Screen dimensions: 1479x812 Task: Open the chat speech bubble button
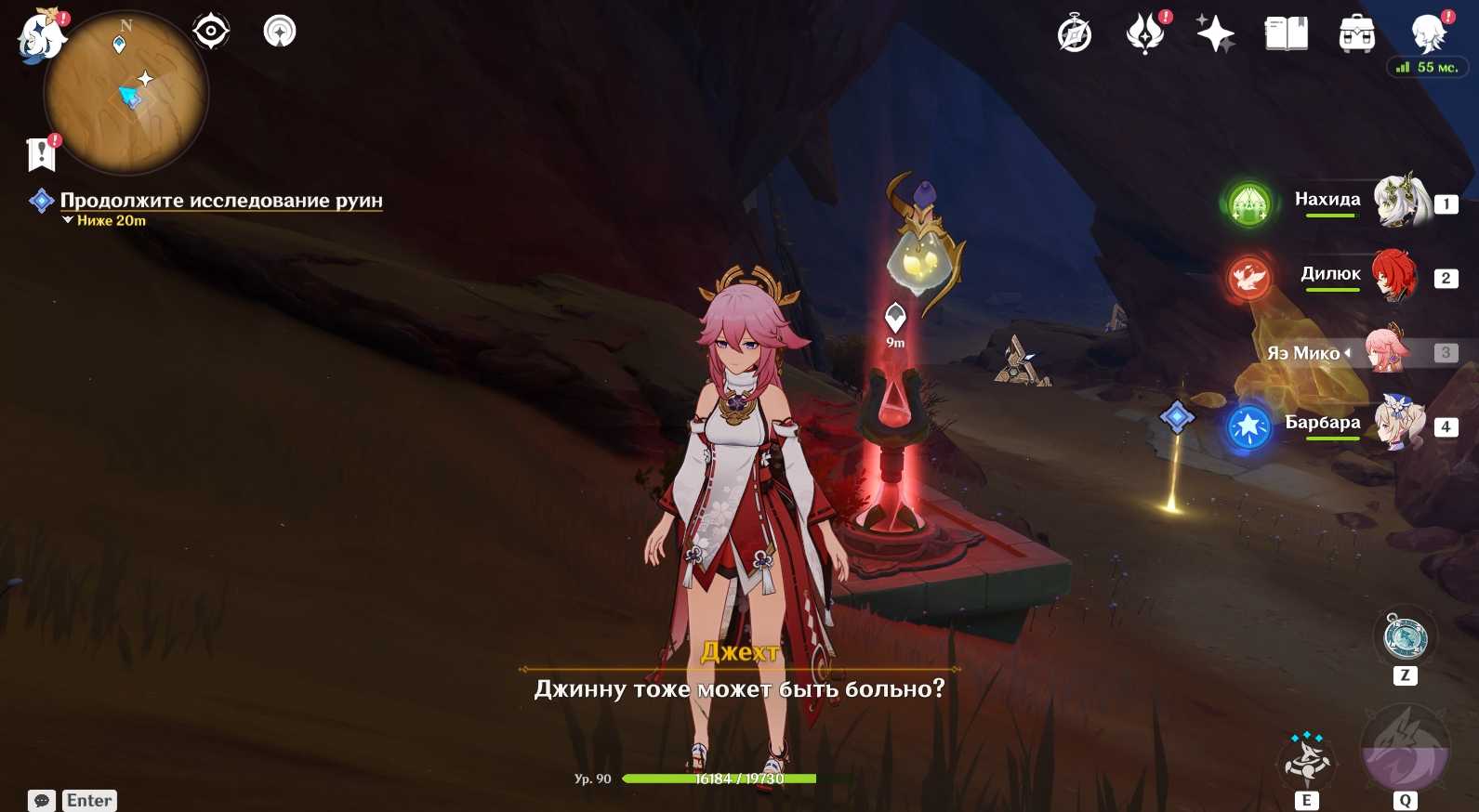tap(42, 801)
